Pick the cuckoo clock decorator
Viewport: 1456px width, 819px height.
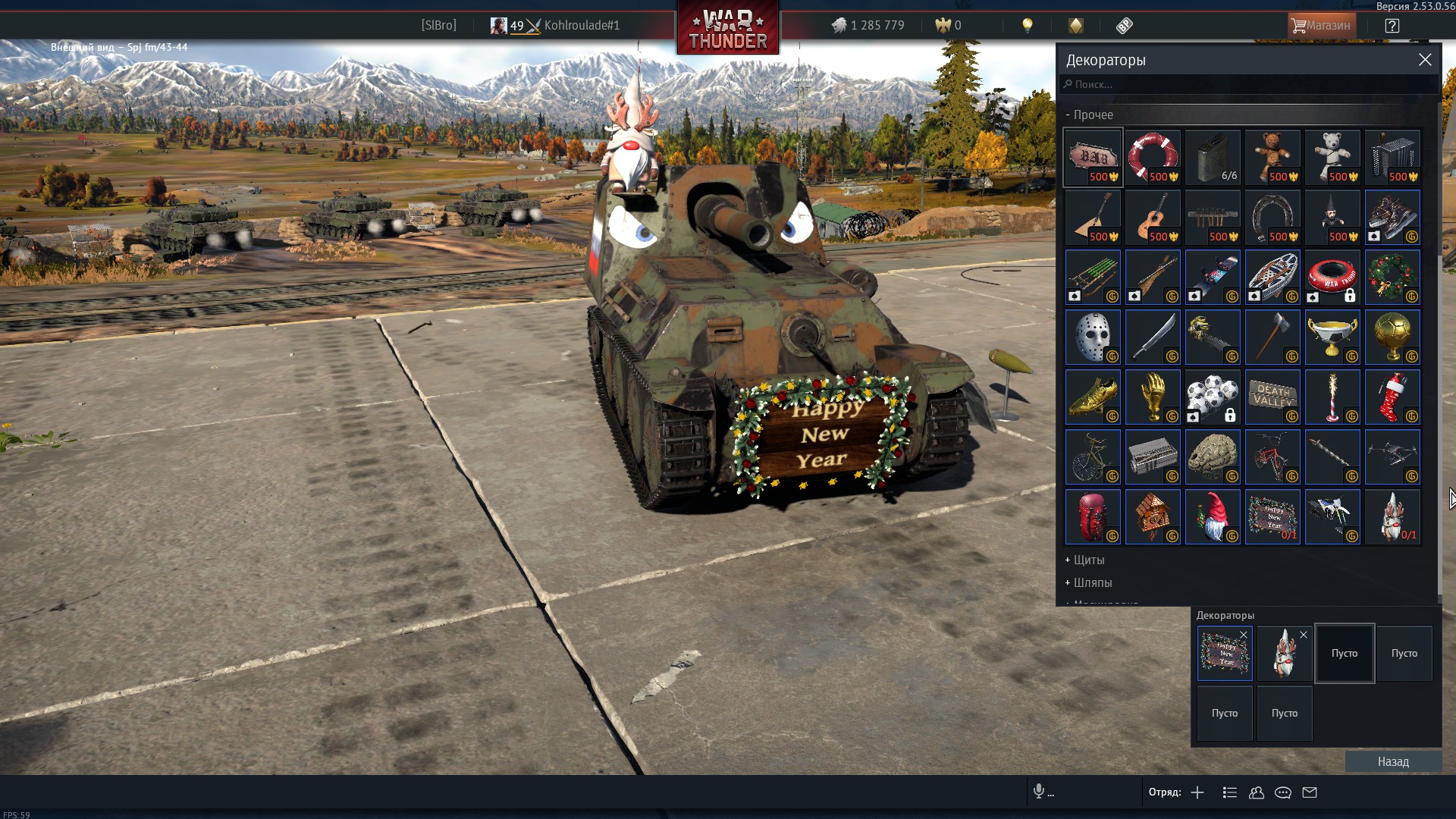point(1153,516)
